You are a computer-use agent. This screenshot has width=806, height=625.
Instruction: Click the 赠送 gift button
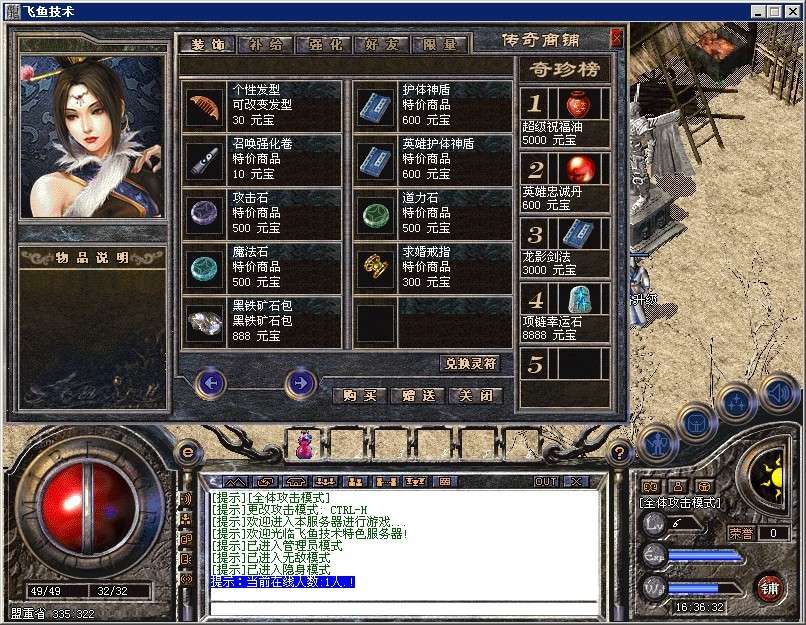tap(417, 395)
